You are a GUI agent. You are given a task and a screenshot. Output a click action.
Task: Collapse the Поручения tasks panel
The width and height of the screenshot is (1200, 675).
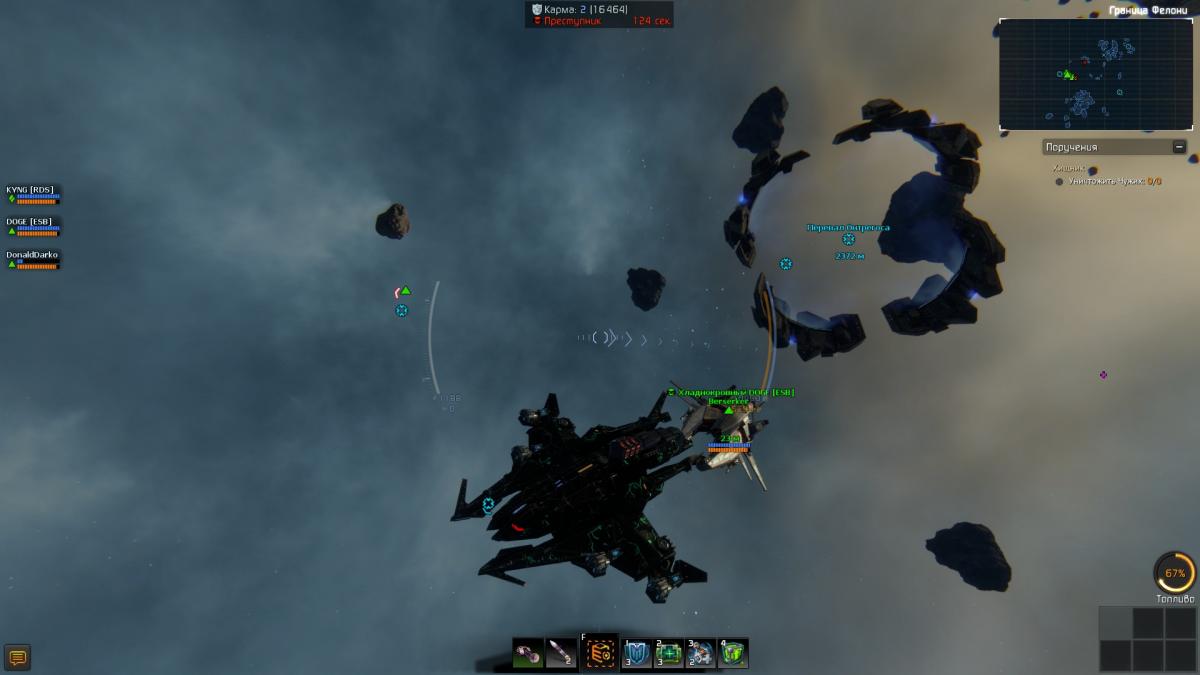1179,147
